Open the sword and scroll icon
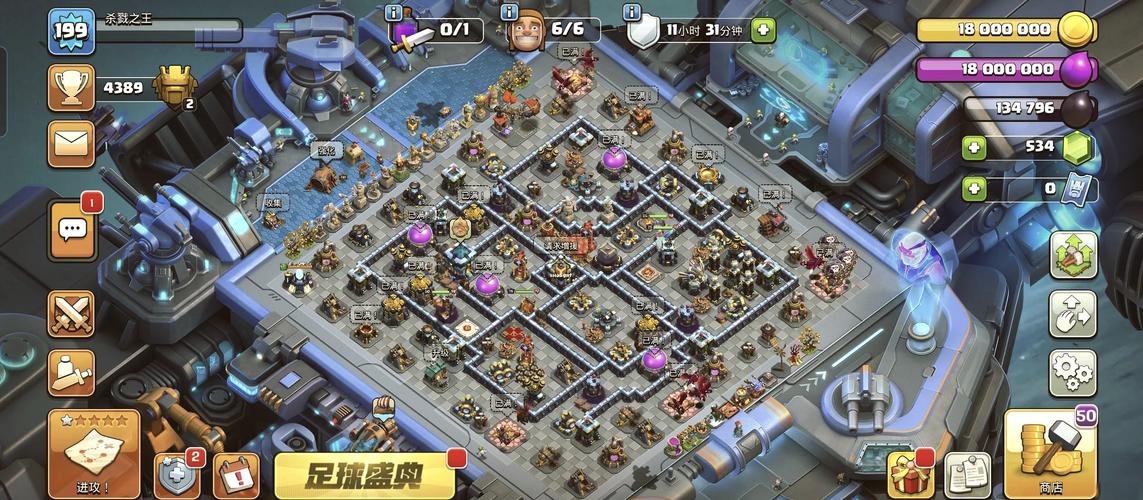This screenshot has height=500, width=1143. click(71, 372)
